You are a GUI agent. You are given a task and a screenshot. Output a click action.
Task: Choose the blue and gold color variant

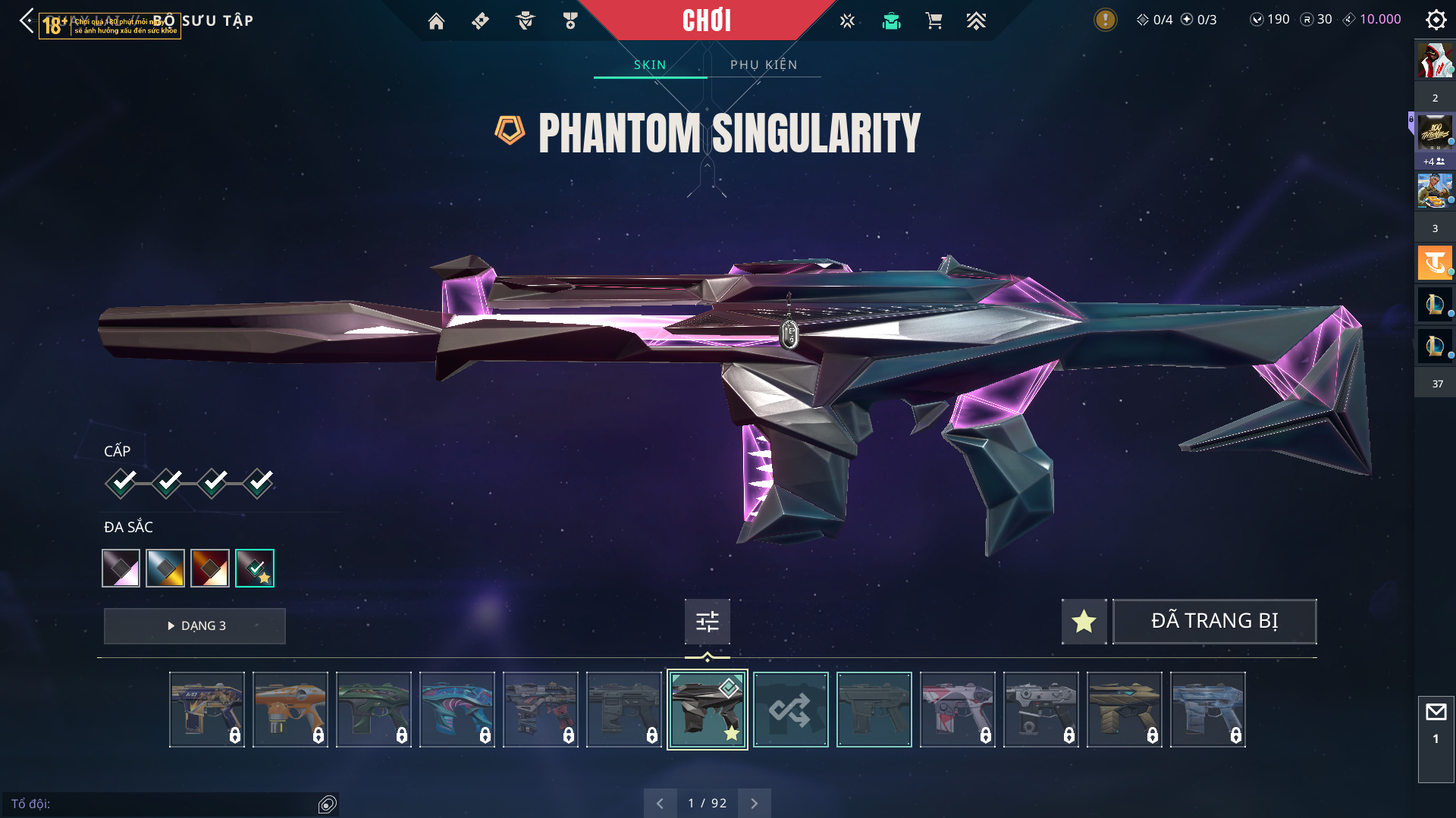[x=165, y=568]
